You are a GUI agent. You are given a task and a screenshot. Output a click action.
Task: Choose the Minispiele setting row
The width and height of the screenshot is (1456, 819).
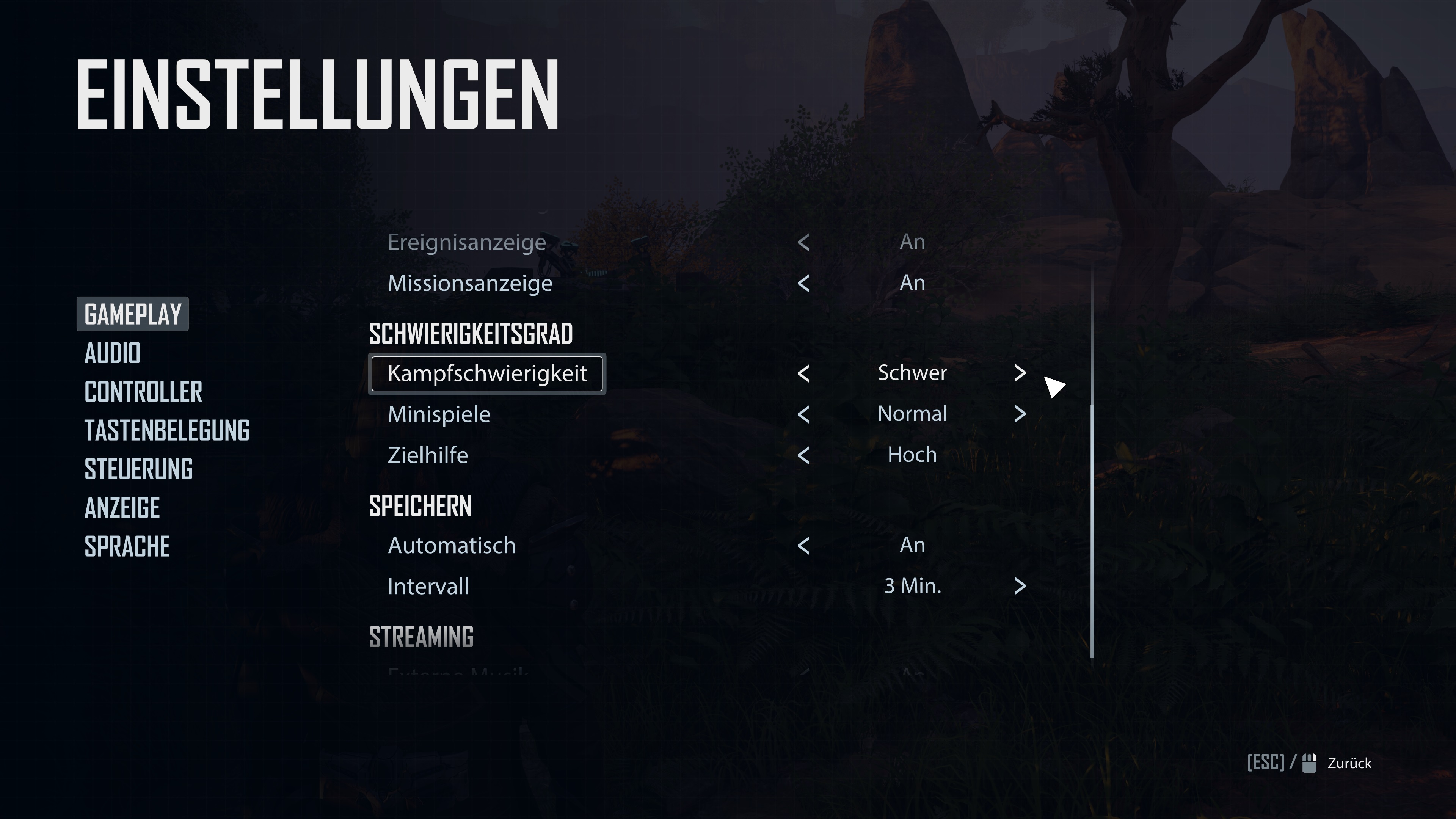[x=439, y=414]
